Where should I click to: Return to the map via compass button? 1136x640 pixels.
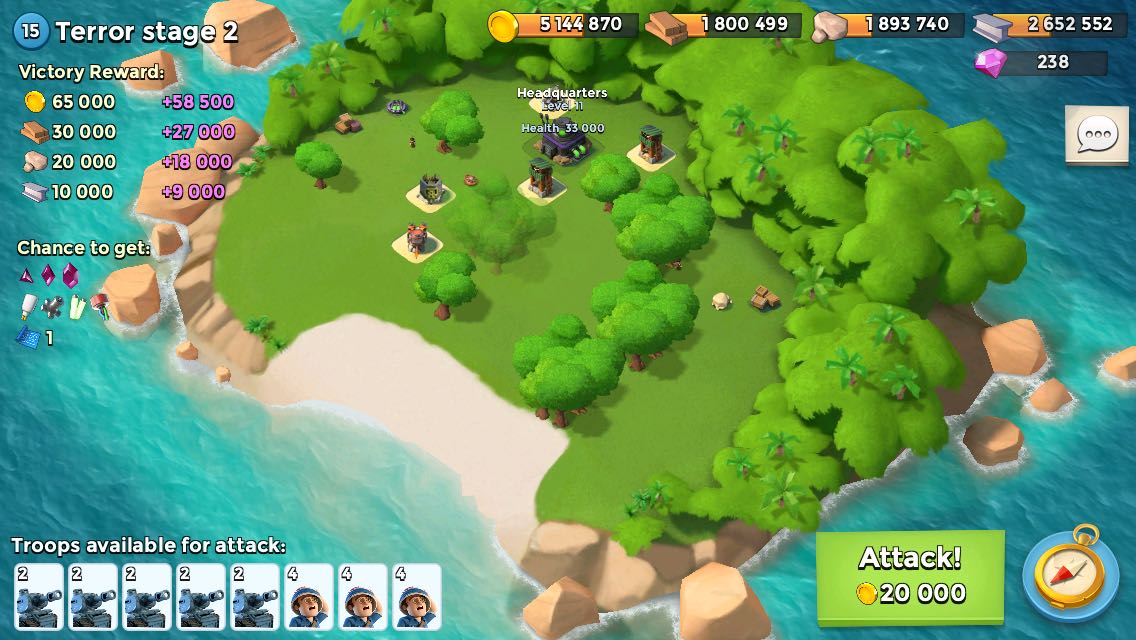(x=1070, y=574)
